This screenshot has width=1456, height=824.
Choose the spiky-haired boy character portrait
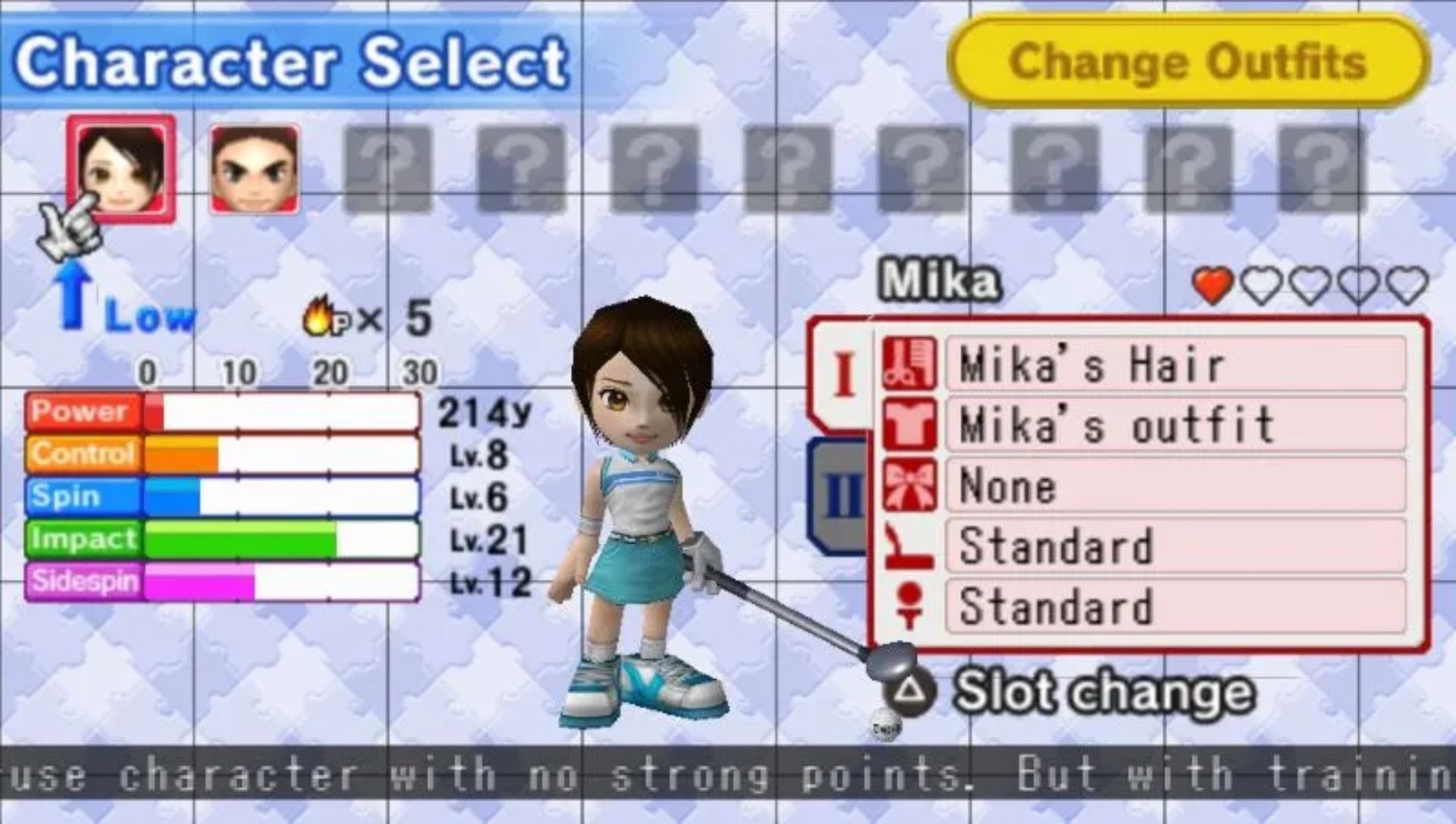tap(254, 170)
